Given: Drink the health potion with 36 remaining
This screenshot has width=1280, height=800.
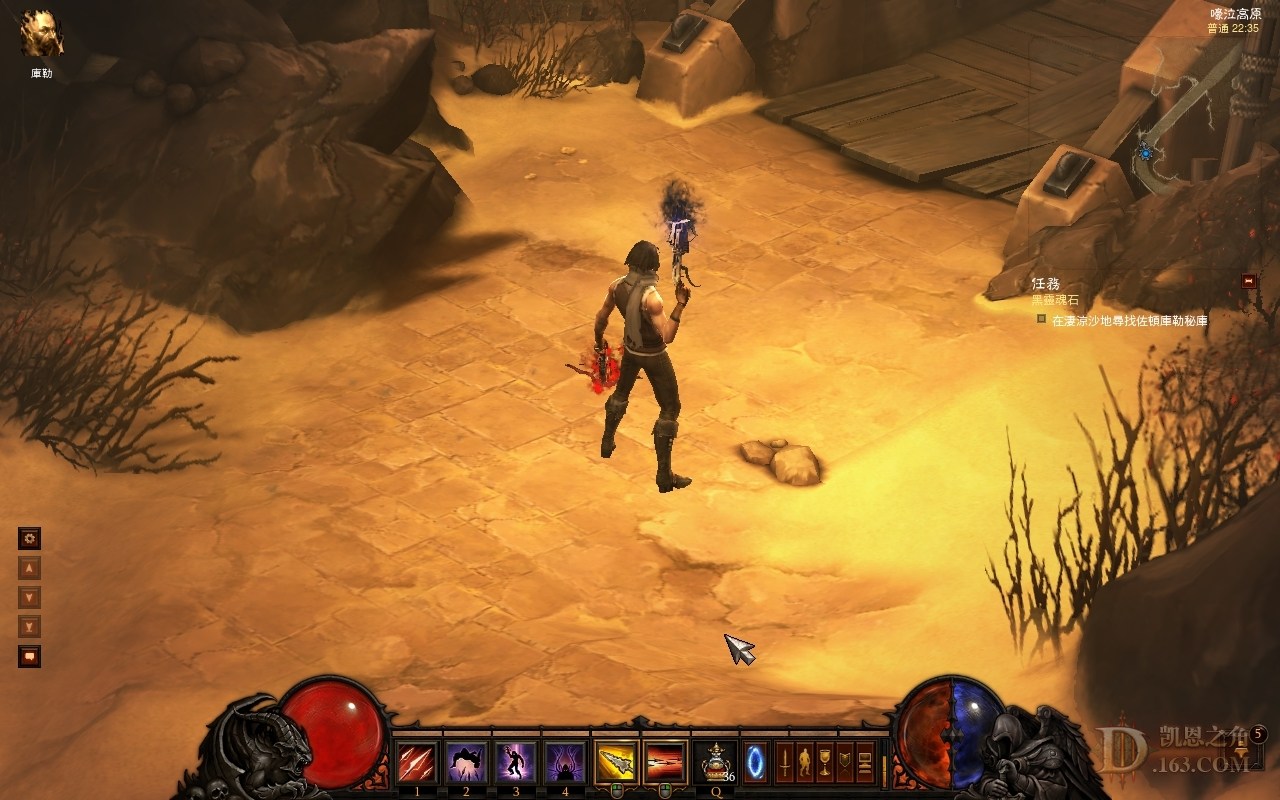Looking at the screenshot, I should [716, 763].
